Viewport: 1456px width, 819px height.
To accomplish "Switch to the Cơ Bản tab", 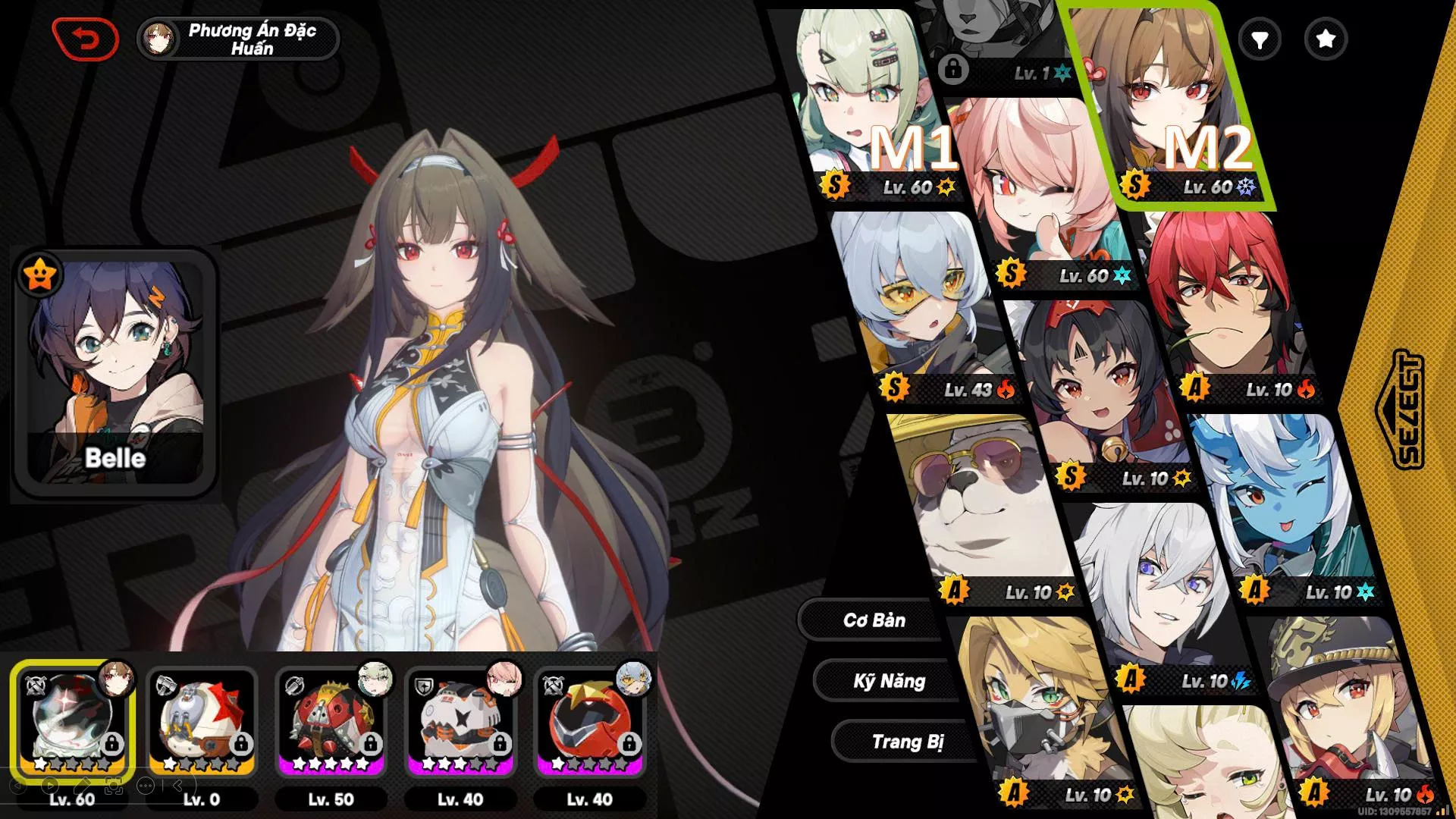I will [x=874, y=620].
